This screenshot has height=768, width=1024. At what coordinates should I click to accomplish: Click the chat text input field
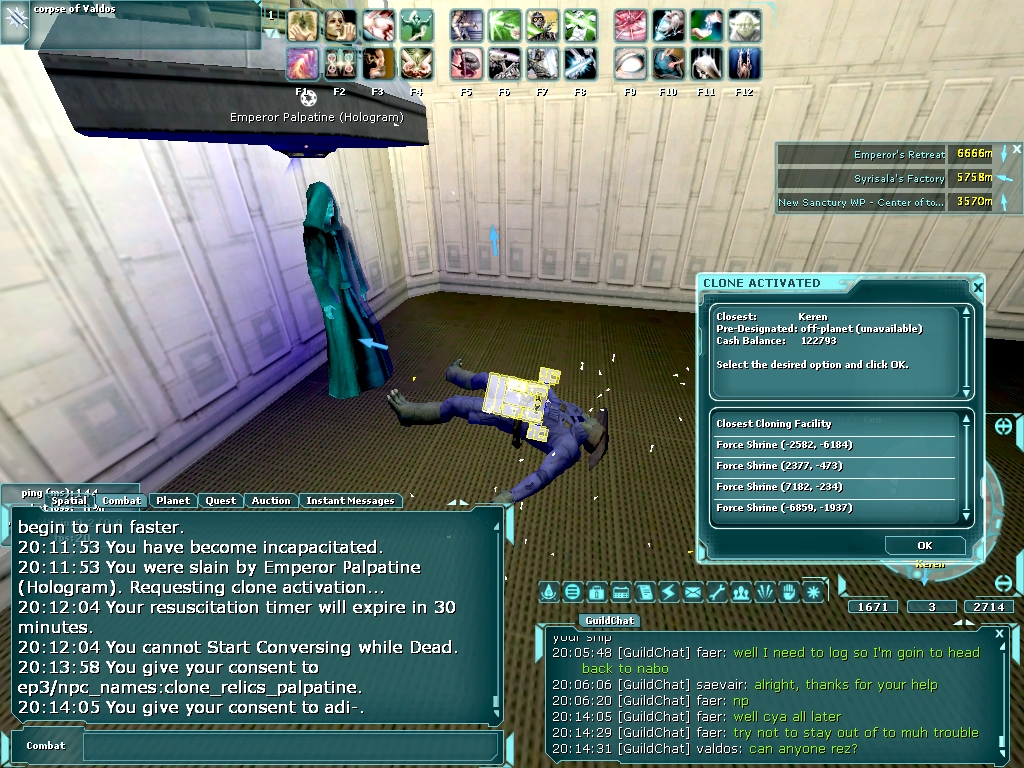290,746
